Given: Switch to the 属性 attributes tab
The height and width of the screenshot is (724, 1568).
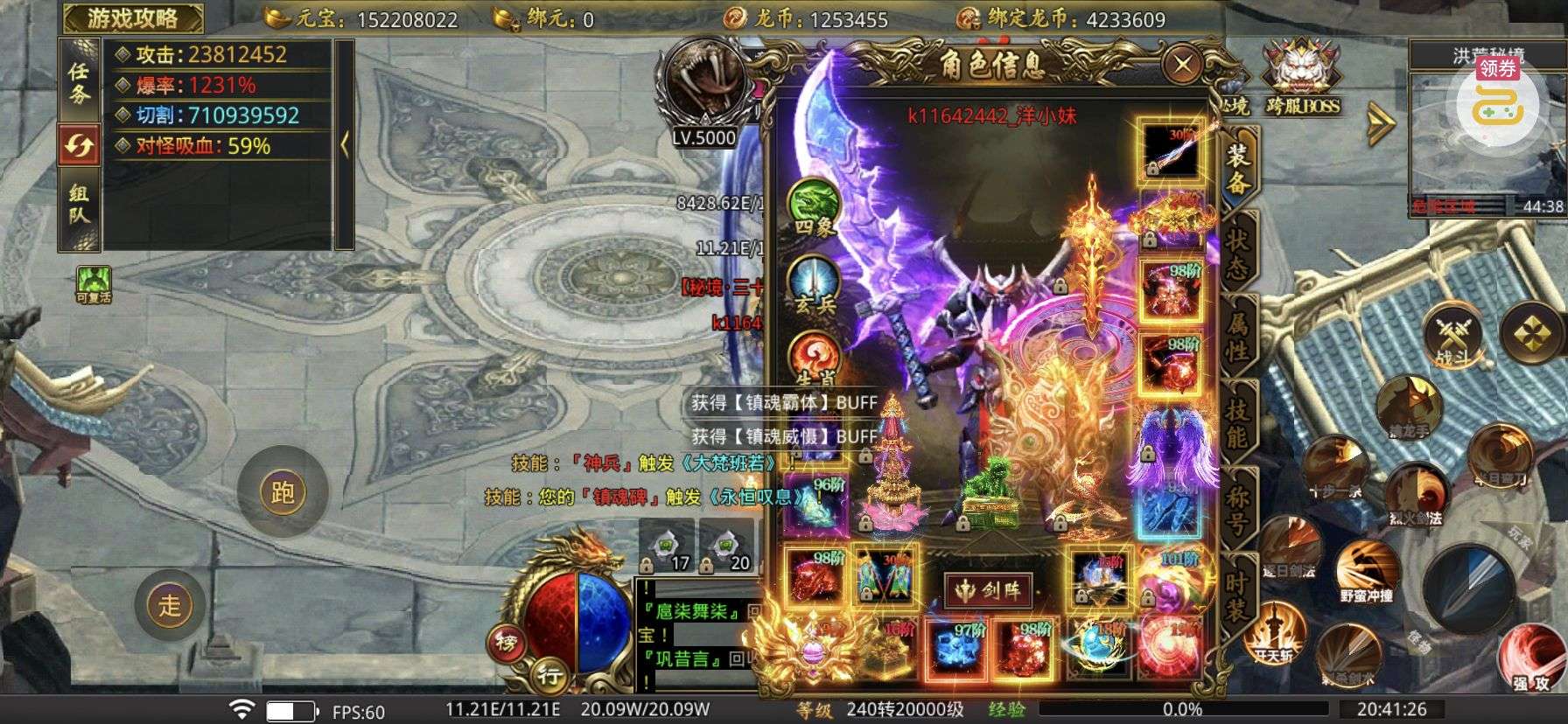Looking at the screenshot, I should [x=1237, y=337].
